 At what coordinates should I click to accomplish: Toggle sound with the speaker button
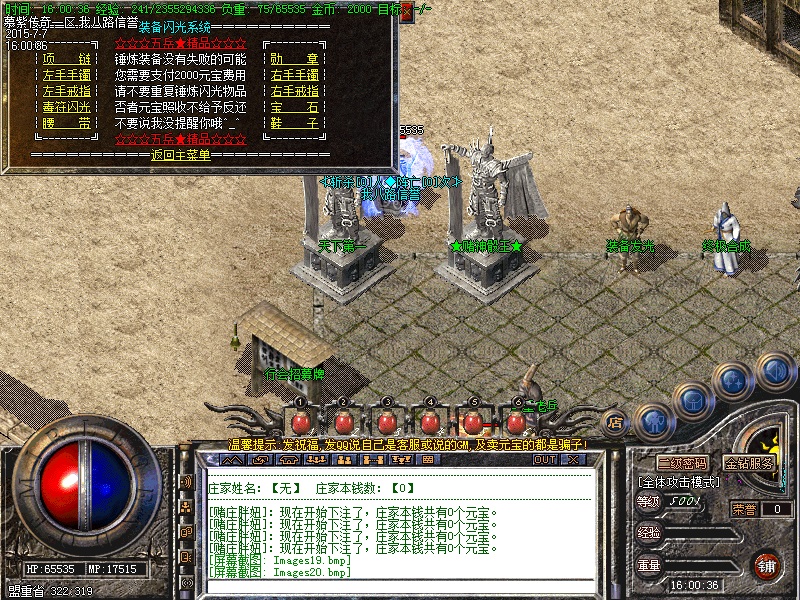pos(774,370)
